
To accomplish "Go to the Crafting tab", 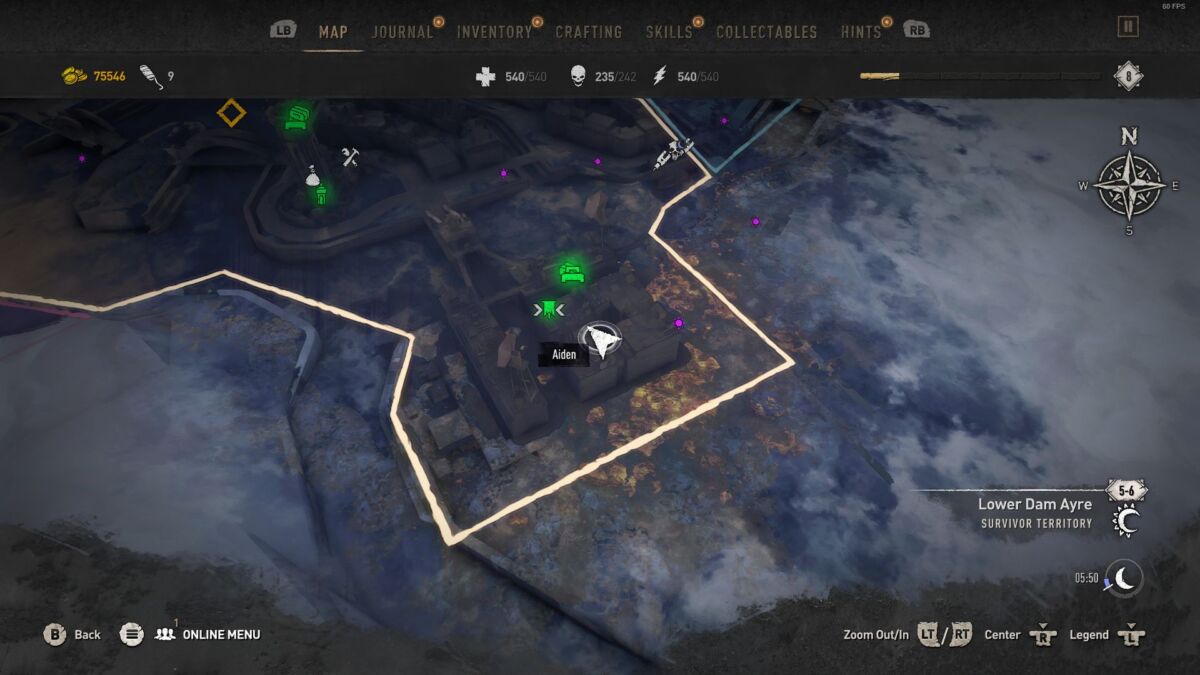I will tap(589, 32).
